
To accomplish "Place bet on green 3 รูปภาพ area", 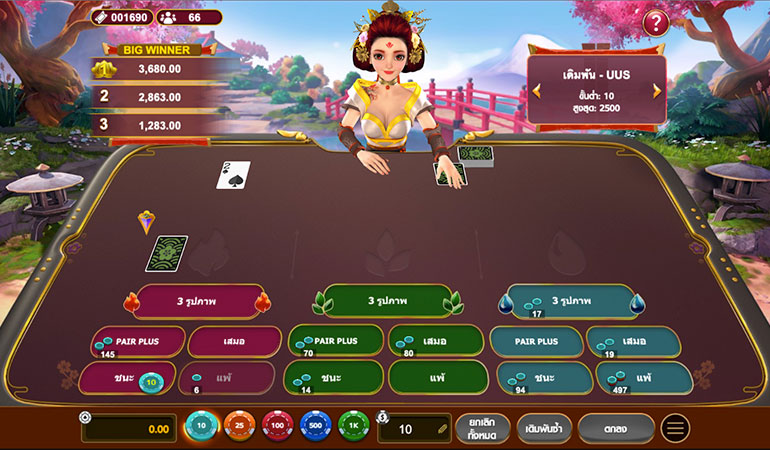I will [x=384, y=300].
